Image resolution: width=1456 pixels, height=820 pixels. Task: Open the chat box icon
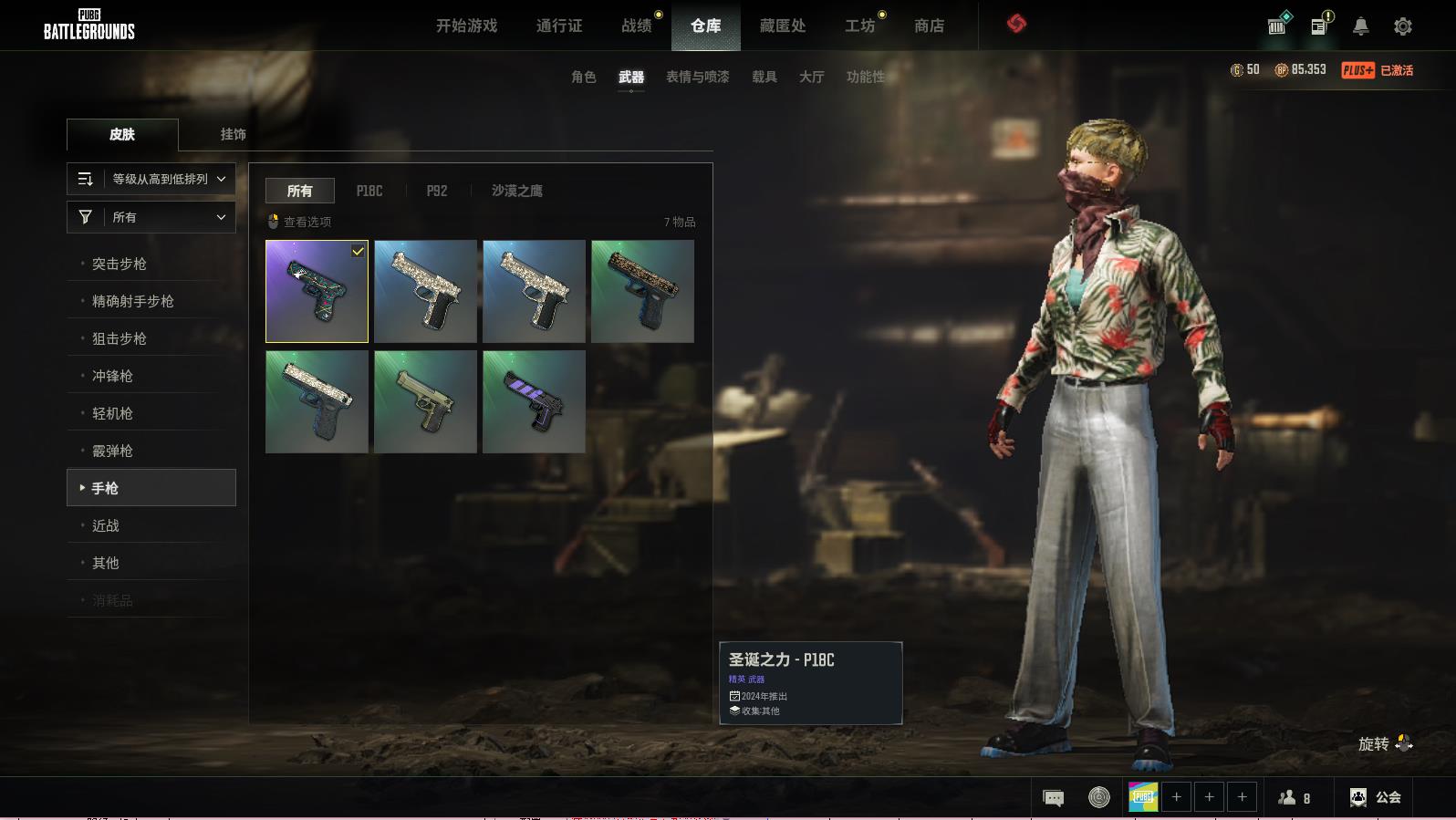coord(1053,797)
